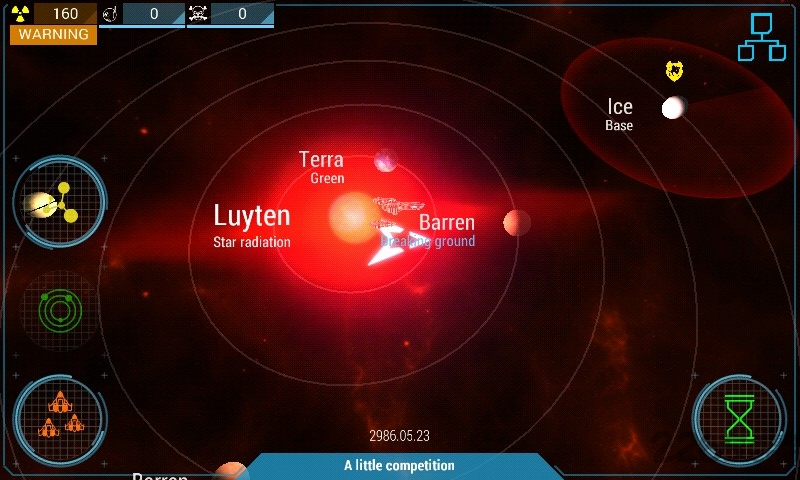Select the Terra Green planet
800x480 pixels.
385,160
